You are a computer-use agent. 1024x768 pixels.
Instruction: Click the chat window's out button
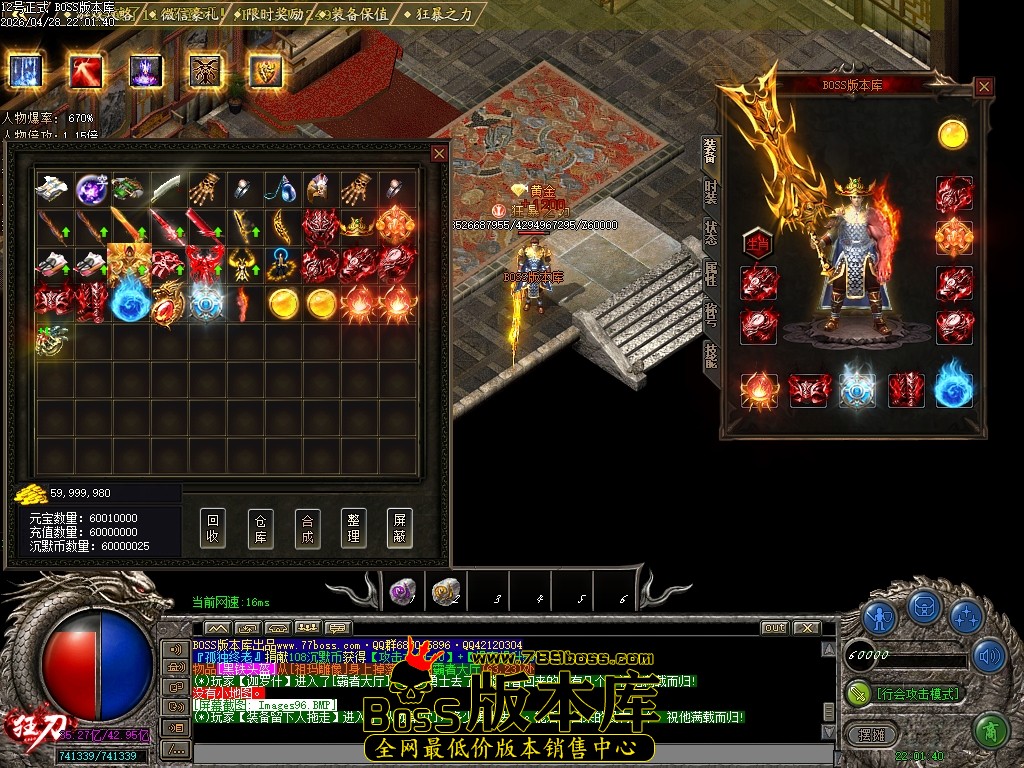774,628
